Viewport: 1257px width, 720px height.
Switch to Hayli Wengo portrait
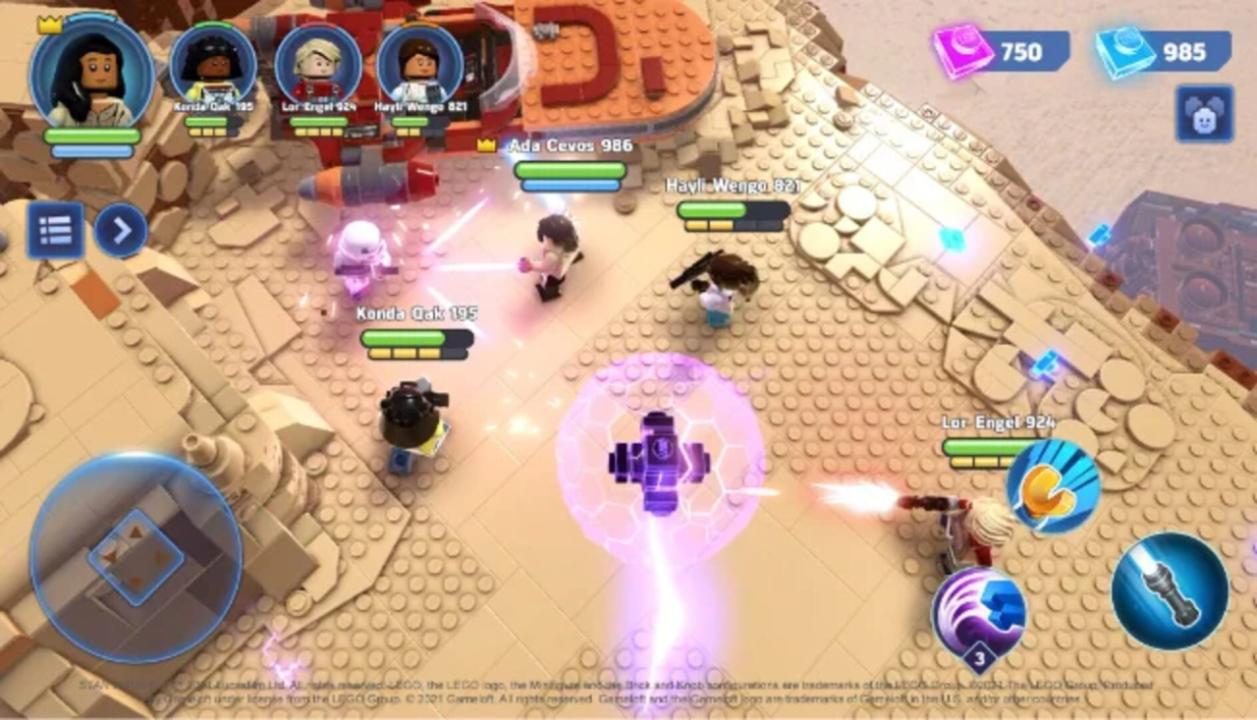pos(420,67)
